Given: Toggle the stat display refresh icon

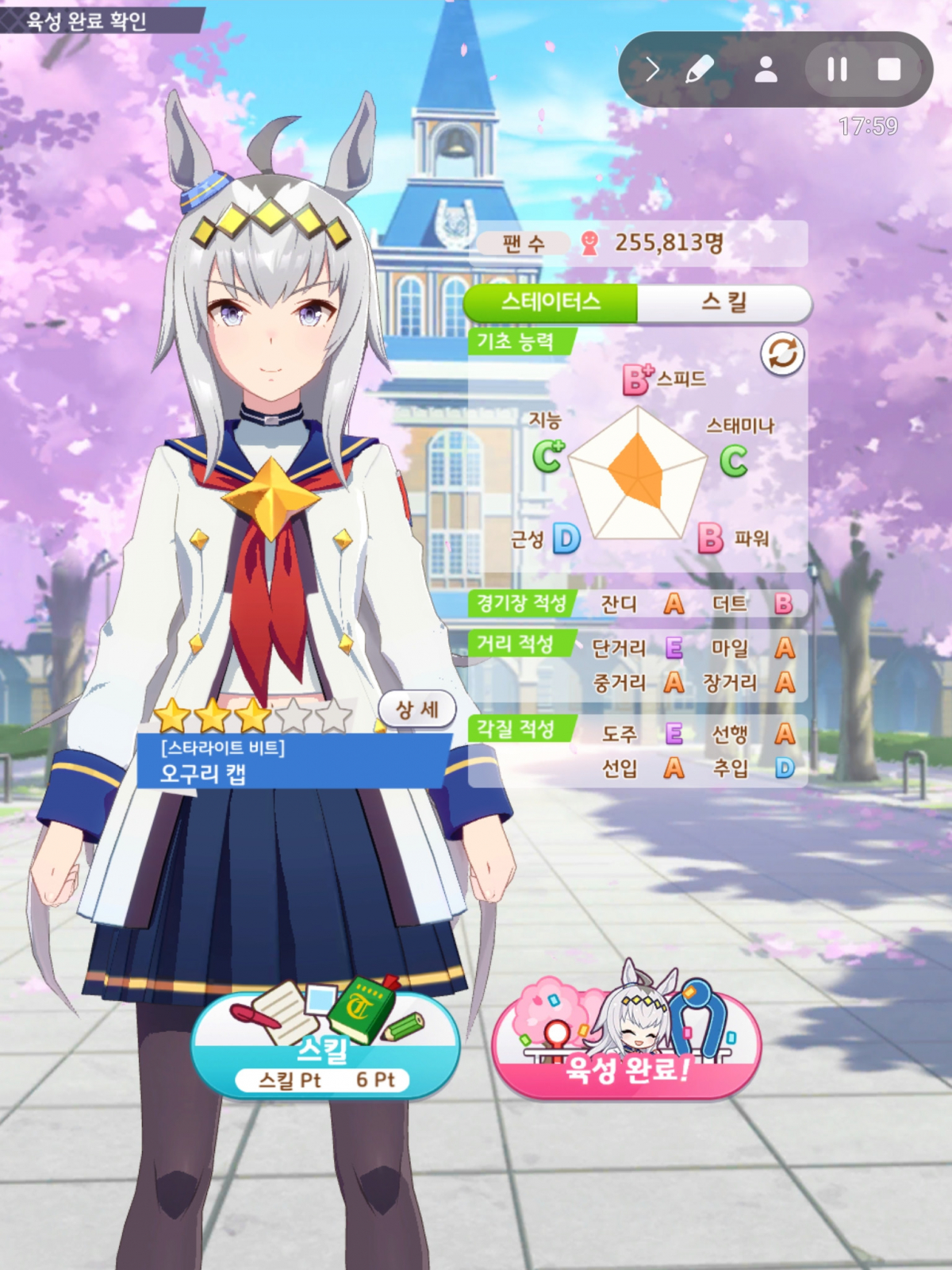Looking at the screenshot, I should point(782,354).
